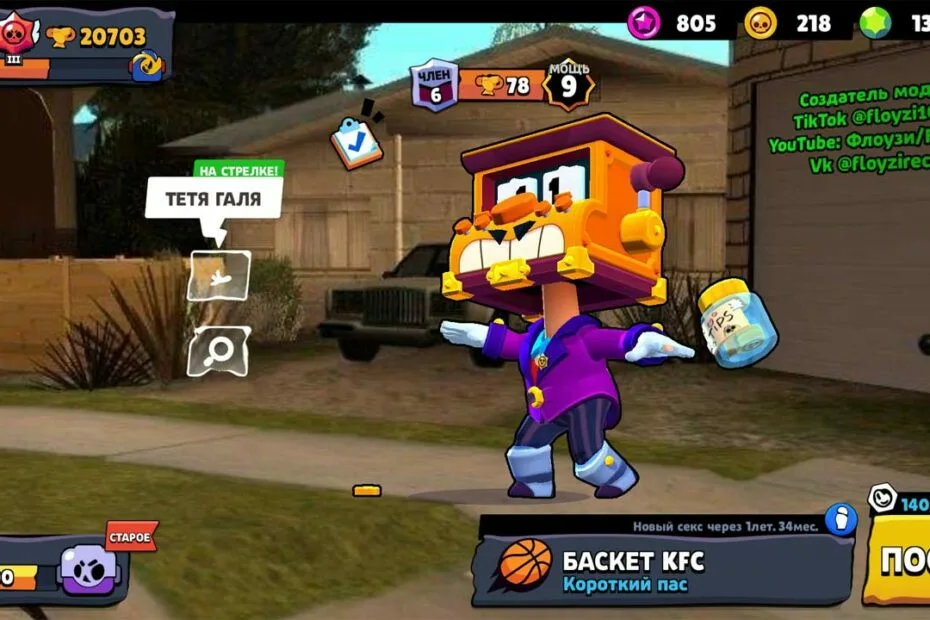This screenshot has height=620, width=930.
Task: Open the purple brawler box marked СТАРОЕ
Action: click(90, 568)
